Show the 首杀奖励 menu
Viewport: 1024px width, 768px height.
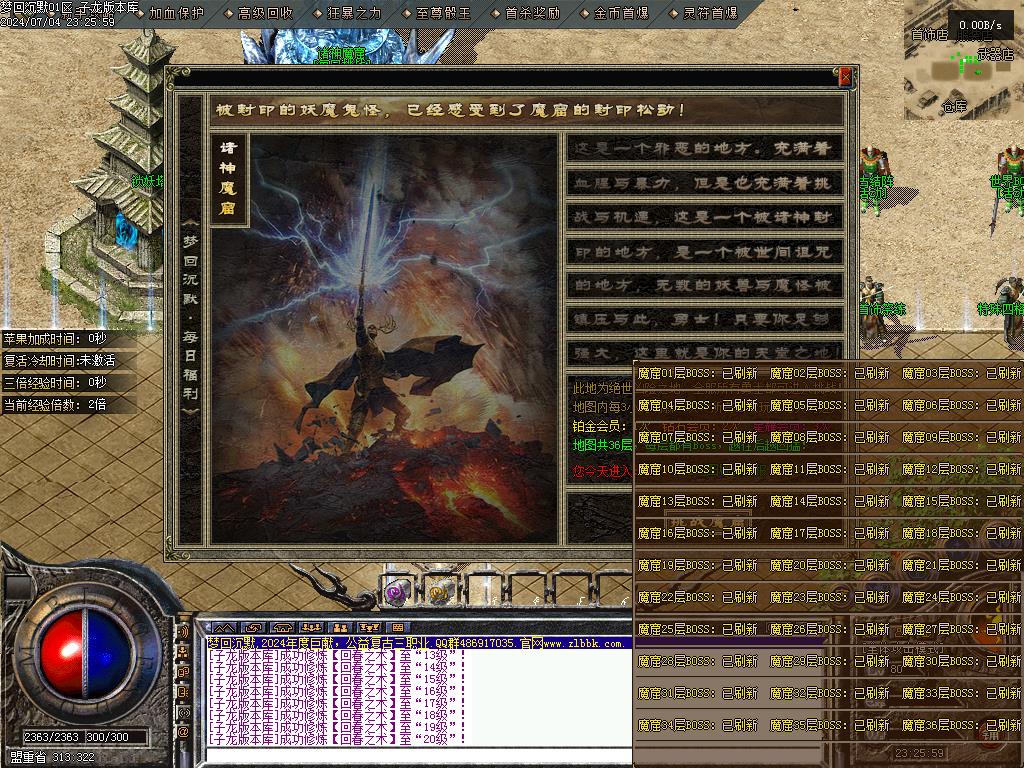pyautogui.click(x=532, y=13)
